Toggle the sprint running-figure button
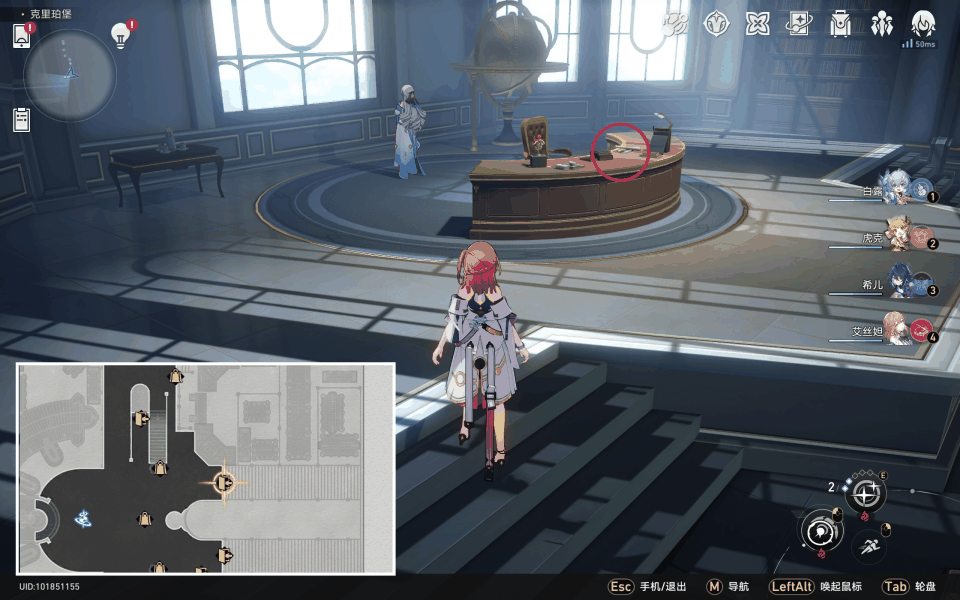The height and width of the screenshot is (600, 960). click(x=867, y=546)
